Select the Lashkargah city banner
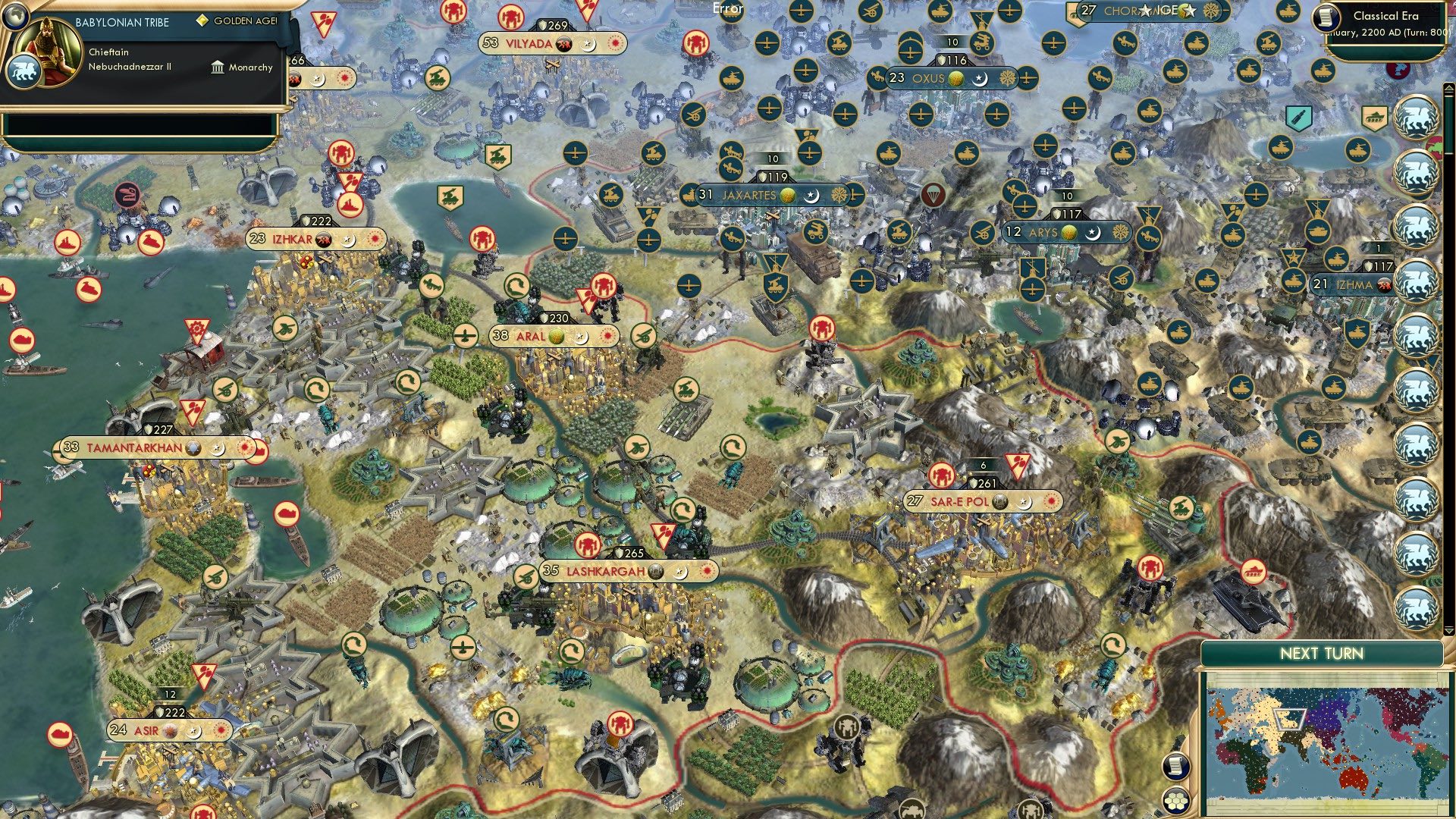Viewport: 1456px width, 819px height. (607, 571)
